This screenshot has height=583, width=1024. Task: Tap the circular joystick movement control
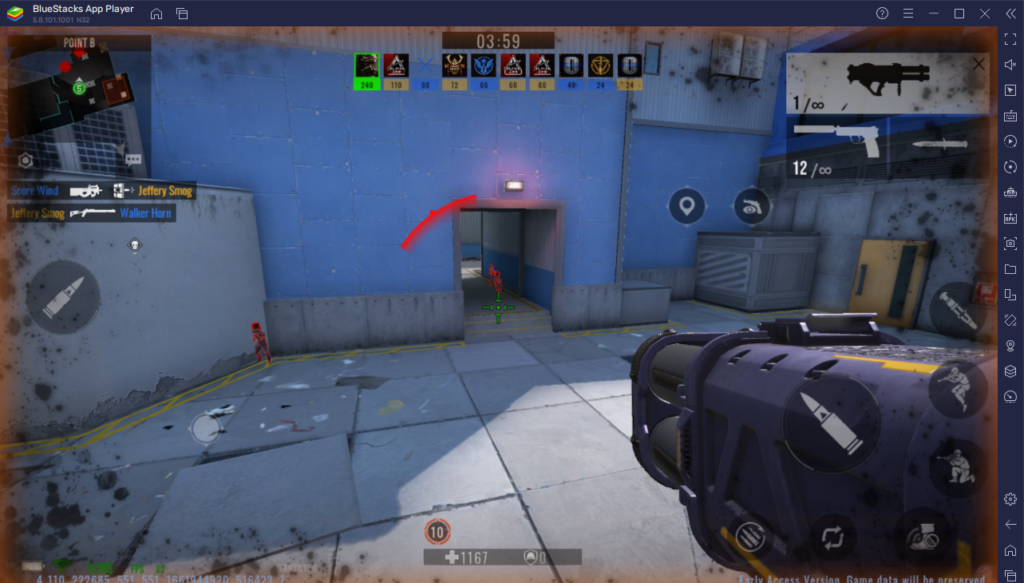(205, 429)
